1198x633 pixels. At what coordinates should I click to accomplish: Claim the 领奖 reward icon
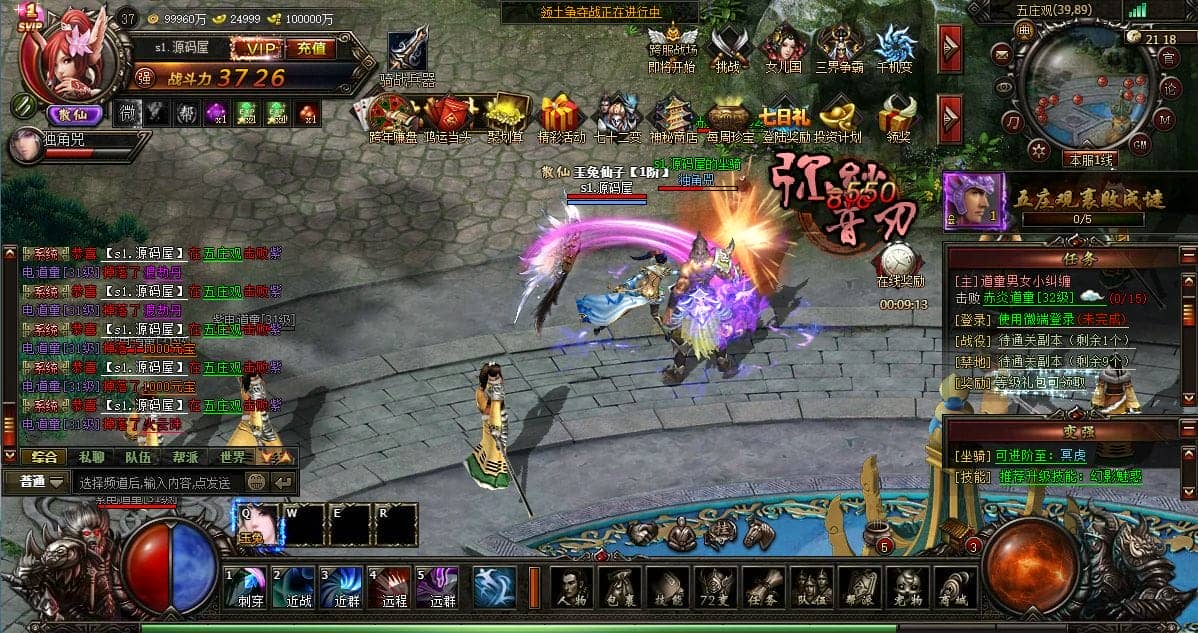(896, 113)
